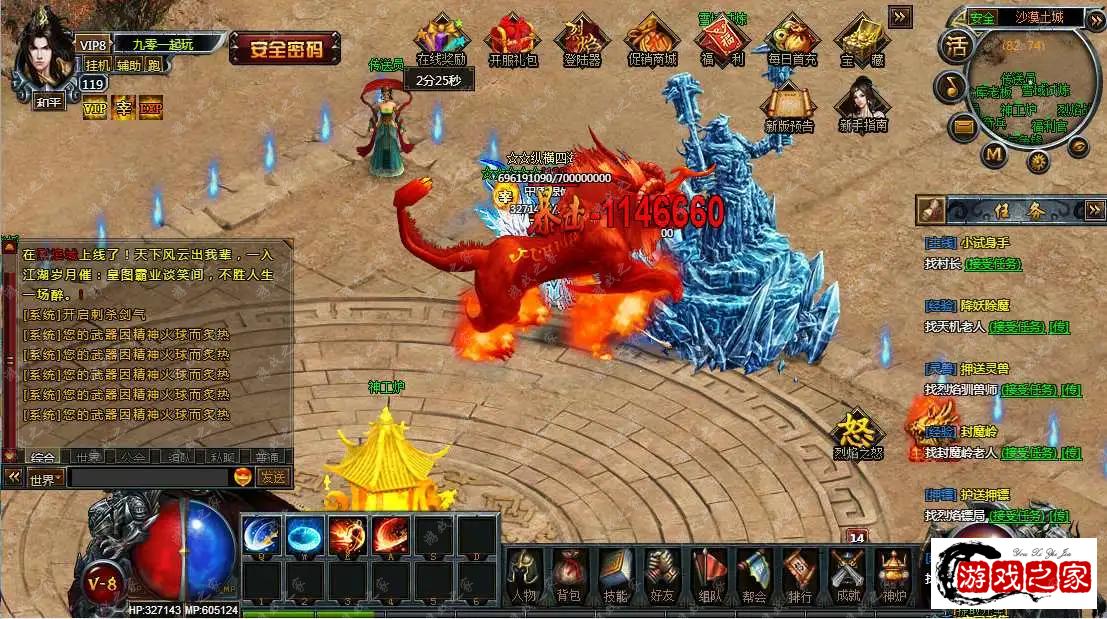Open the 开服礼包 gift pack

point(513,38)
